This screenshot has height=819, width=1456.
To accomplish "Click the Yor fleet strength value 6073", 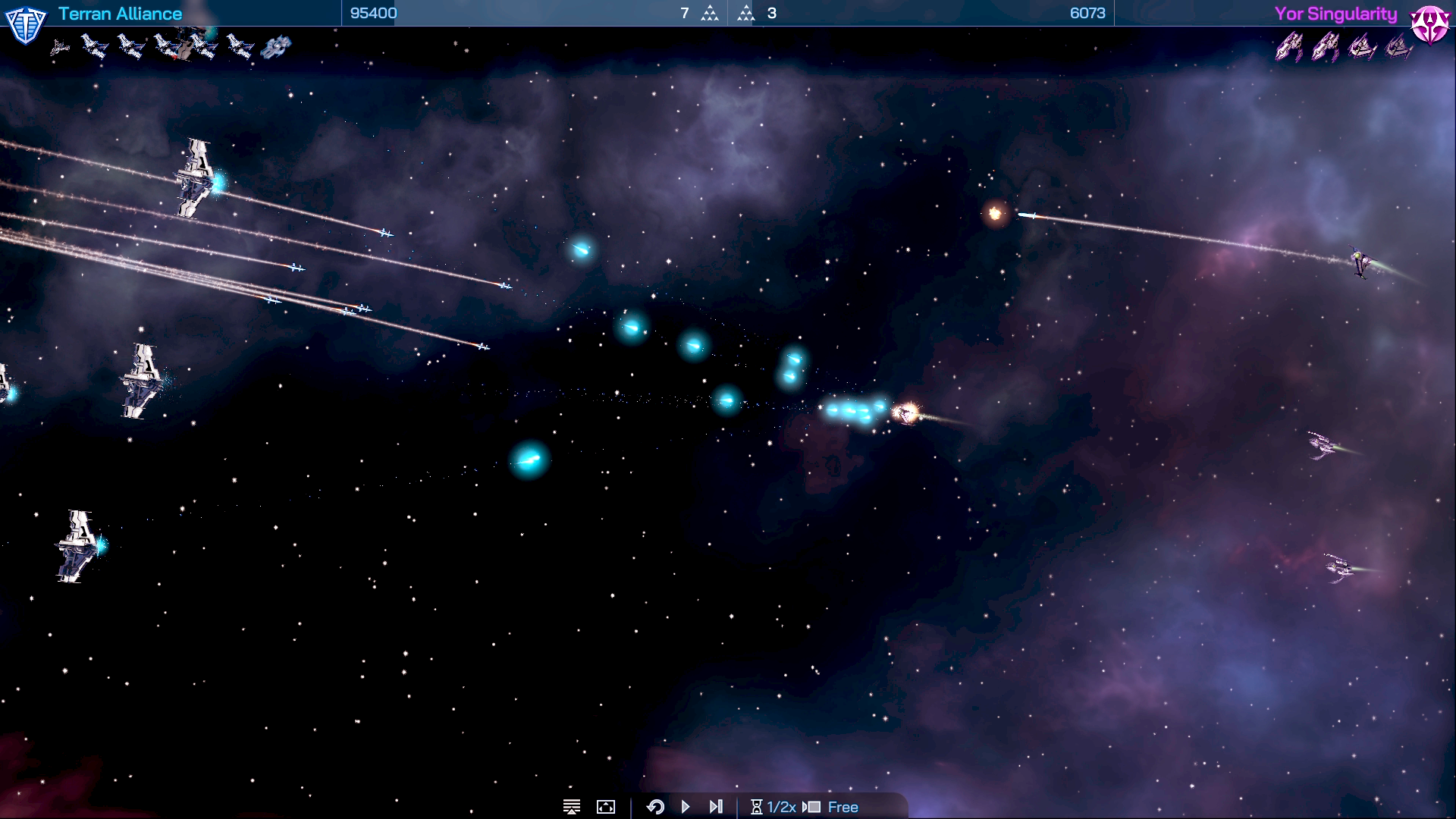I will click(1087, 12).
